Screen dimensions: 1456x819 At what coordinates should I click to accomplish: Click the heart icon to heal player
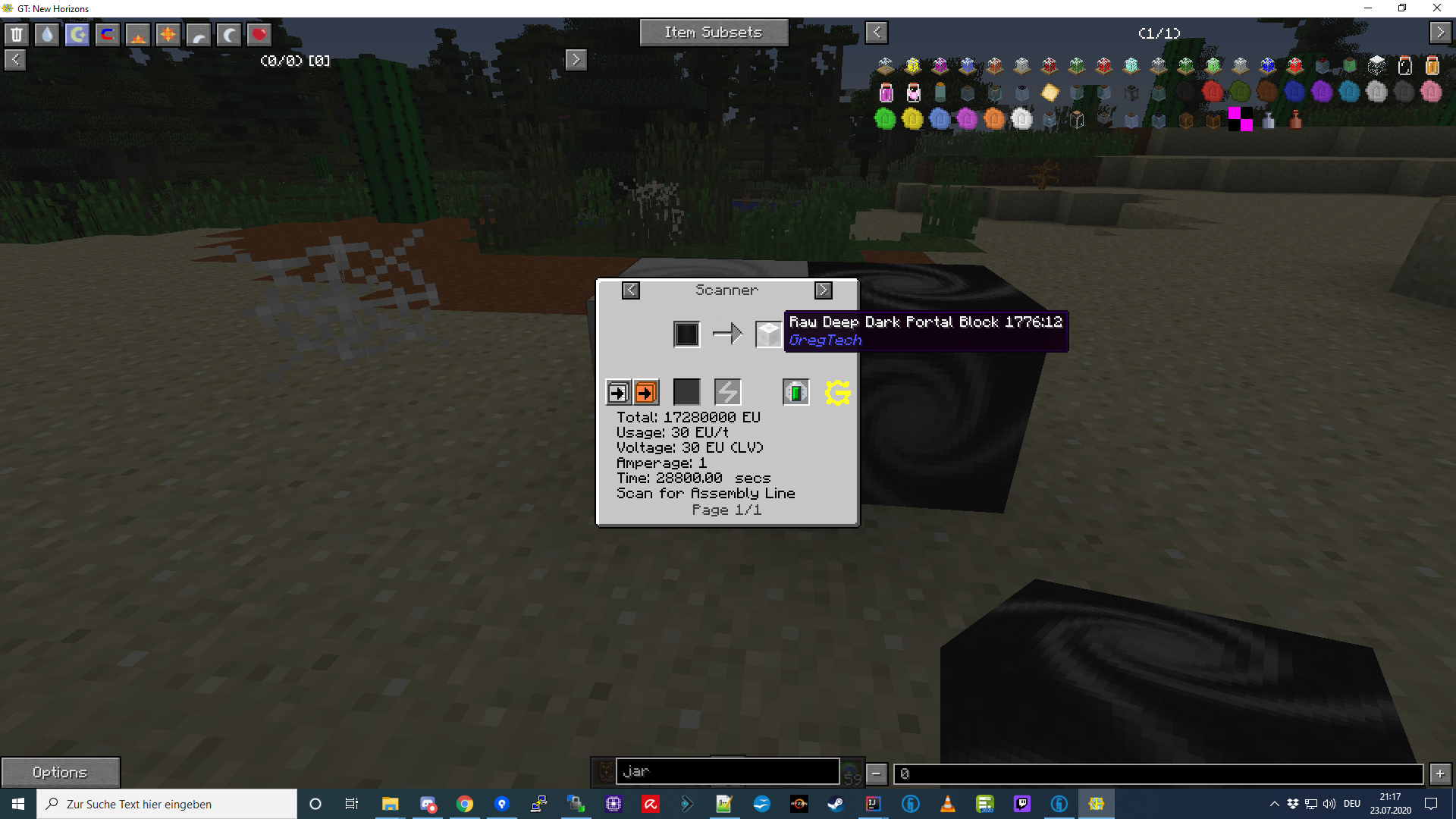tap(259, 34)
